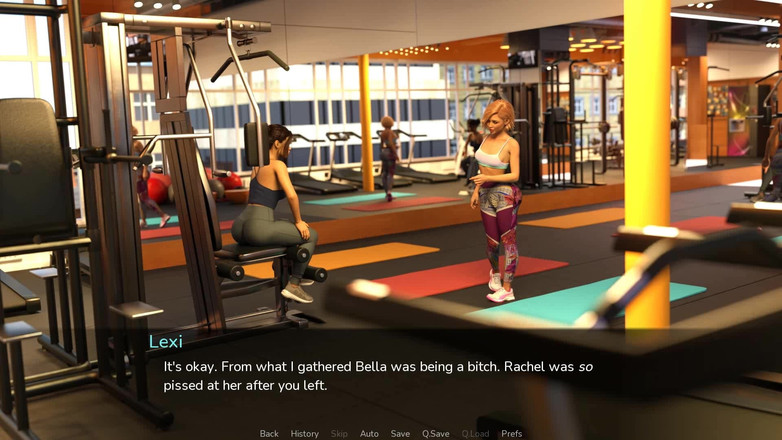Open the Prefs settings screen
This screenshot has width=782, height=440.
[511, 434]
